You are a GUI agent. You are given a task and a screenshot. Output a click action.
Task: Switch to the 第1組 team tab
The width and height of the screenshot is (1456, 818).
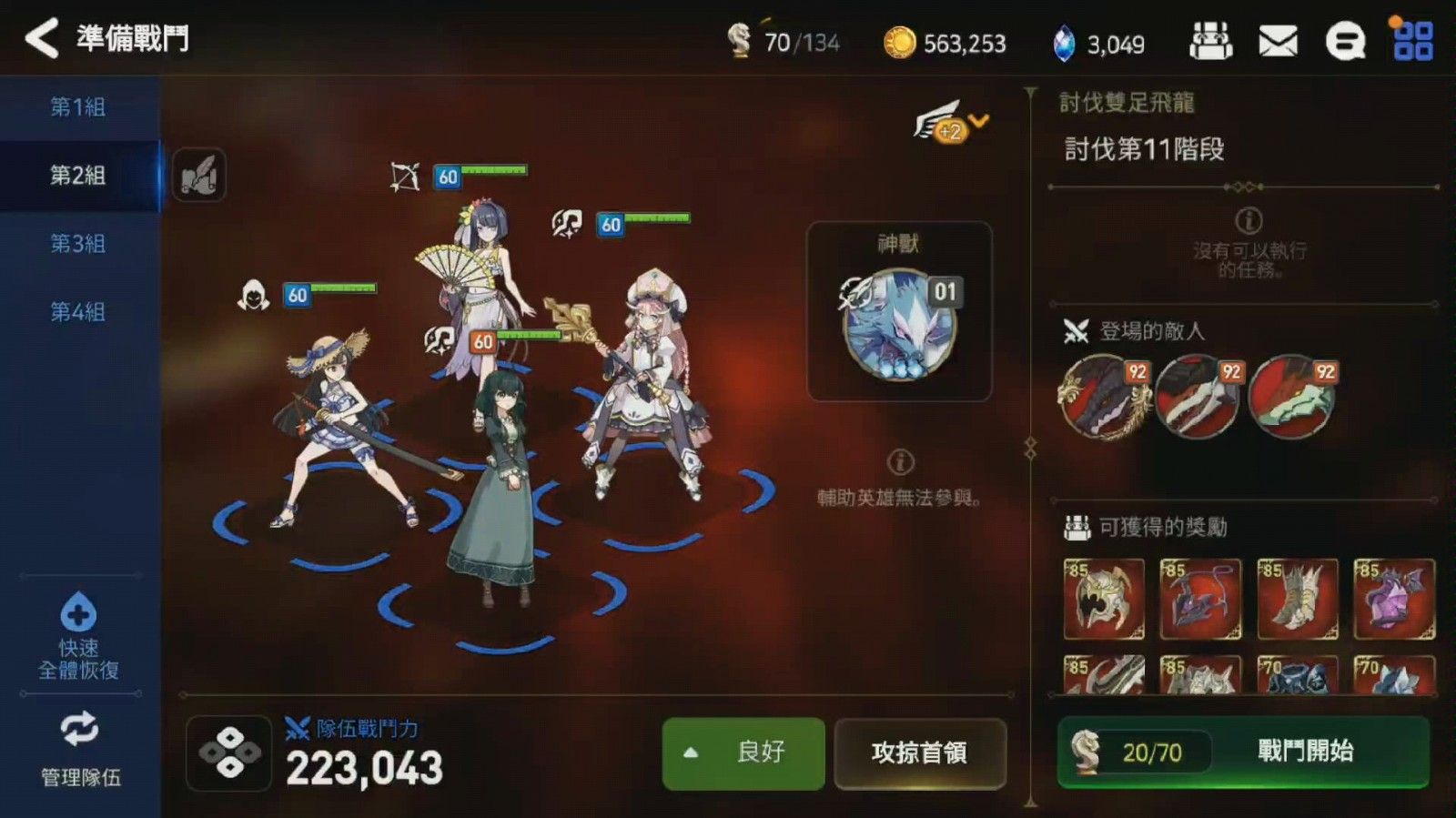(x=80, y=107)
